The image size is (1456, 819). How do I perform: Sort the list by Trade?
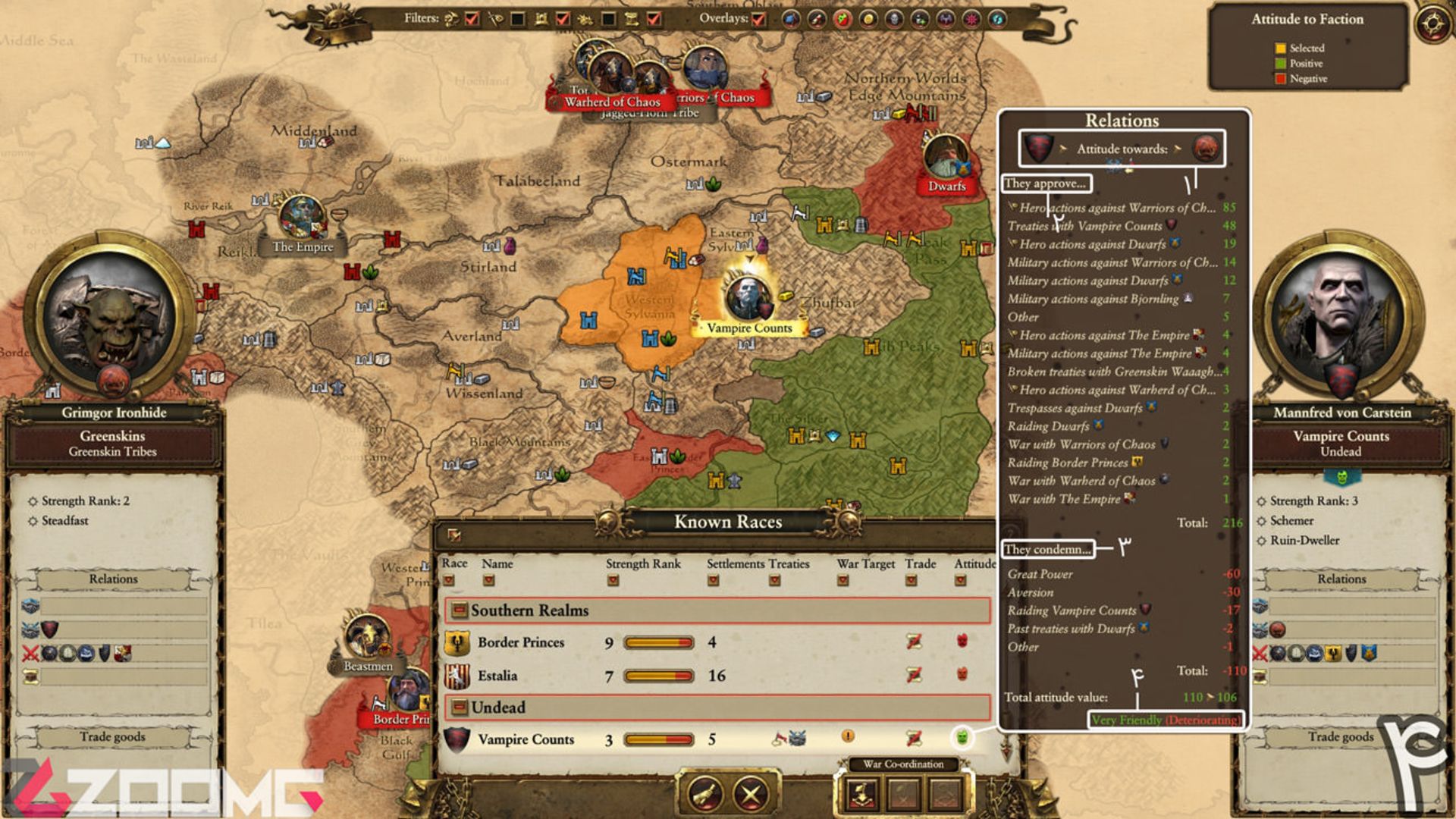pyautogui.click(x=911, y=581)
